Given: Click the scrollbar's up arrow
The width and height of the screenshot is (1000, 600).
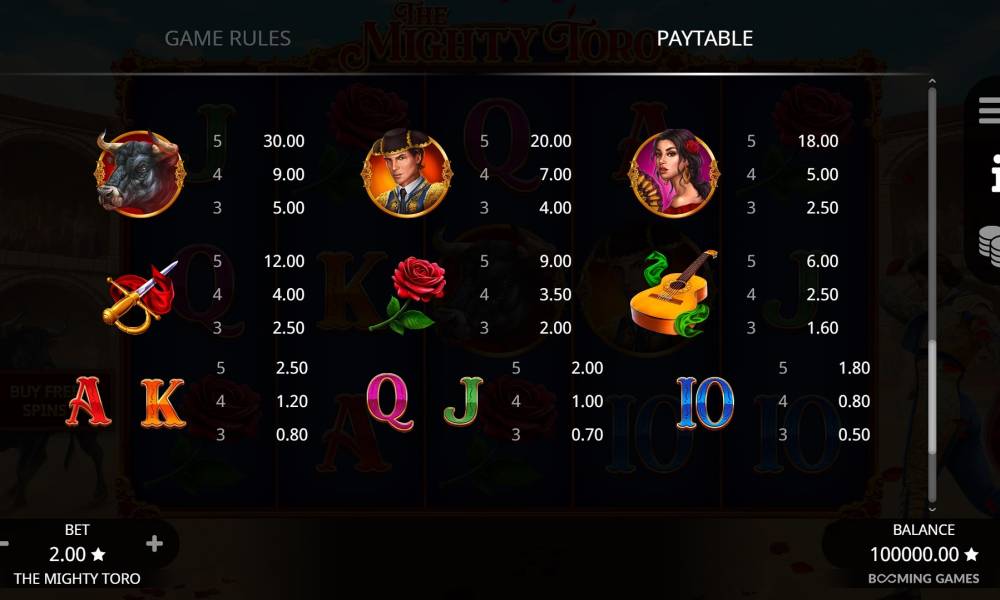Looking at the screenshot, I should click(x=932, y=83).
